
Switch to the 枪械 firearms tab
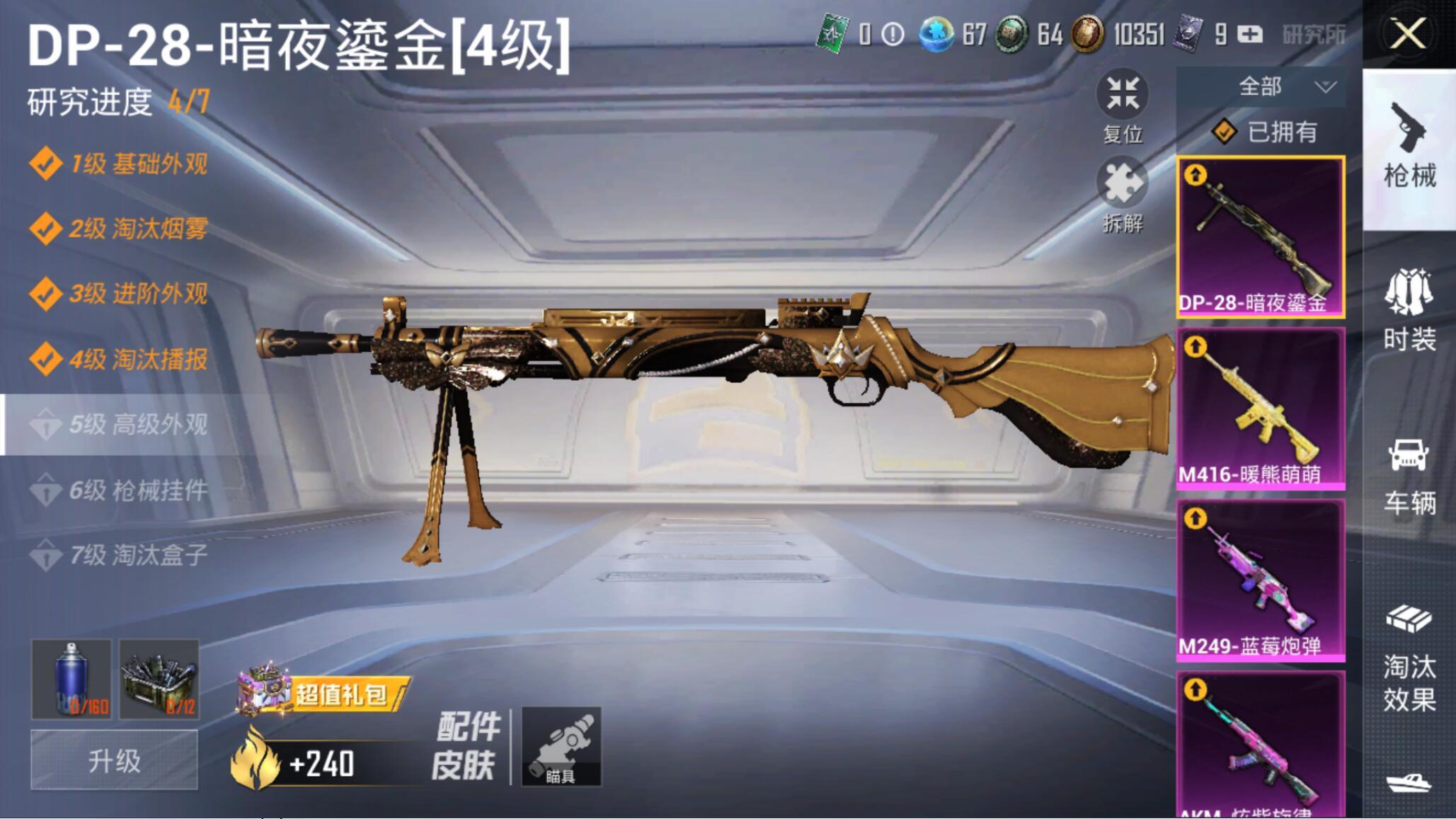(1409, 148)
